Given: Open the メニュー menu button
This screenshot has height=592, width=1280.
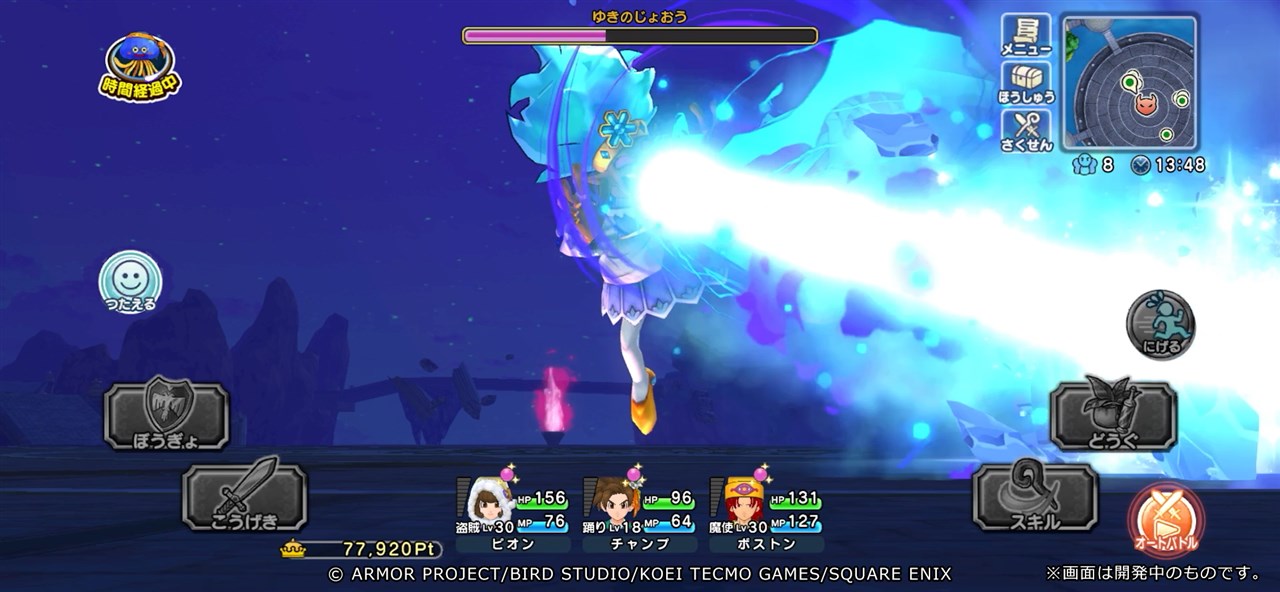Looking at the screenshot, I should tap(1026, 36).
